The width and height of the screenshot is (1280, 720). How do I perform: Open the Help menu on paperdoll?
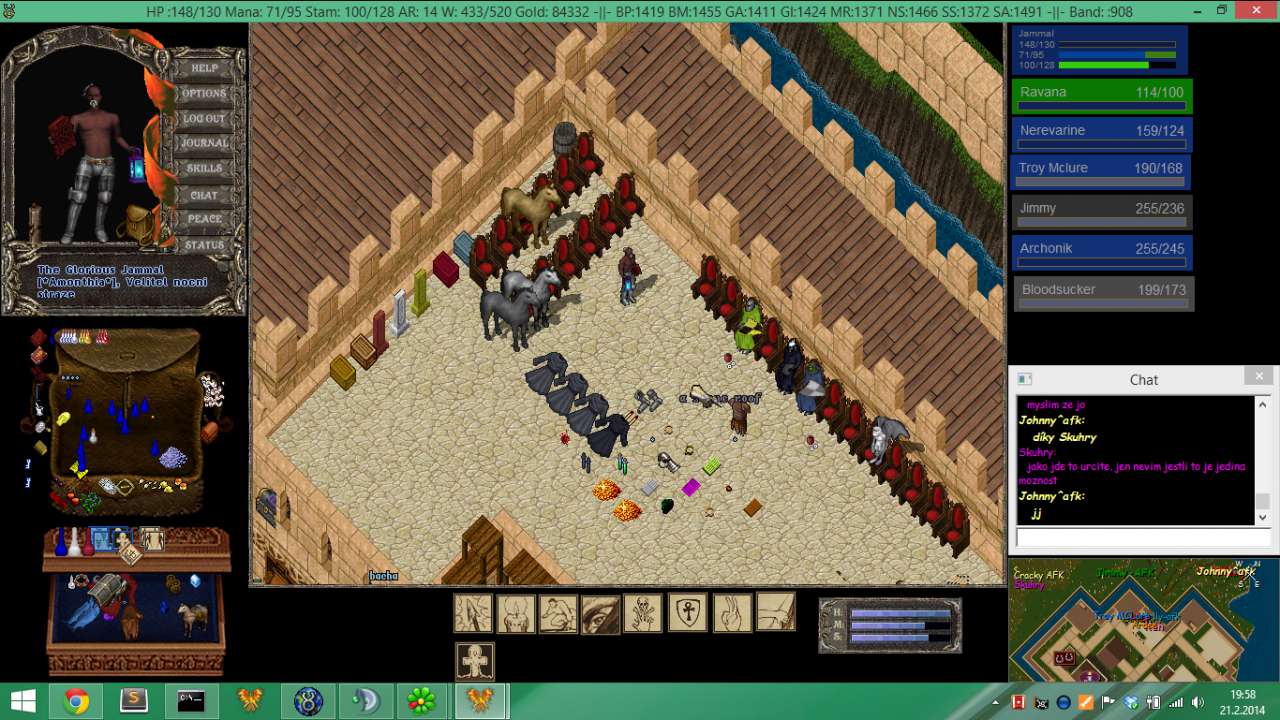click(204, 68)
